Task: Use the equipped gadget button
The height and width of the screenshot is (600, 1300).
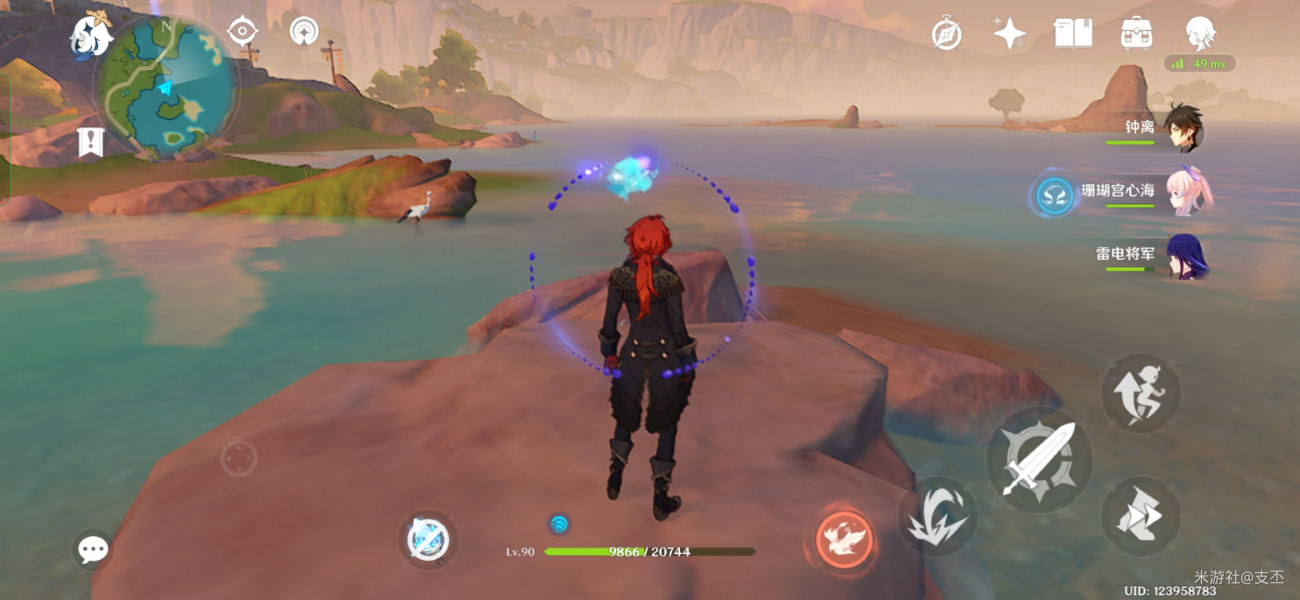Action: [x=428, y=540]
